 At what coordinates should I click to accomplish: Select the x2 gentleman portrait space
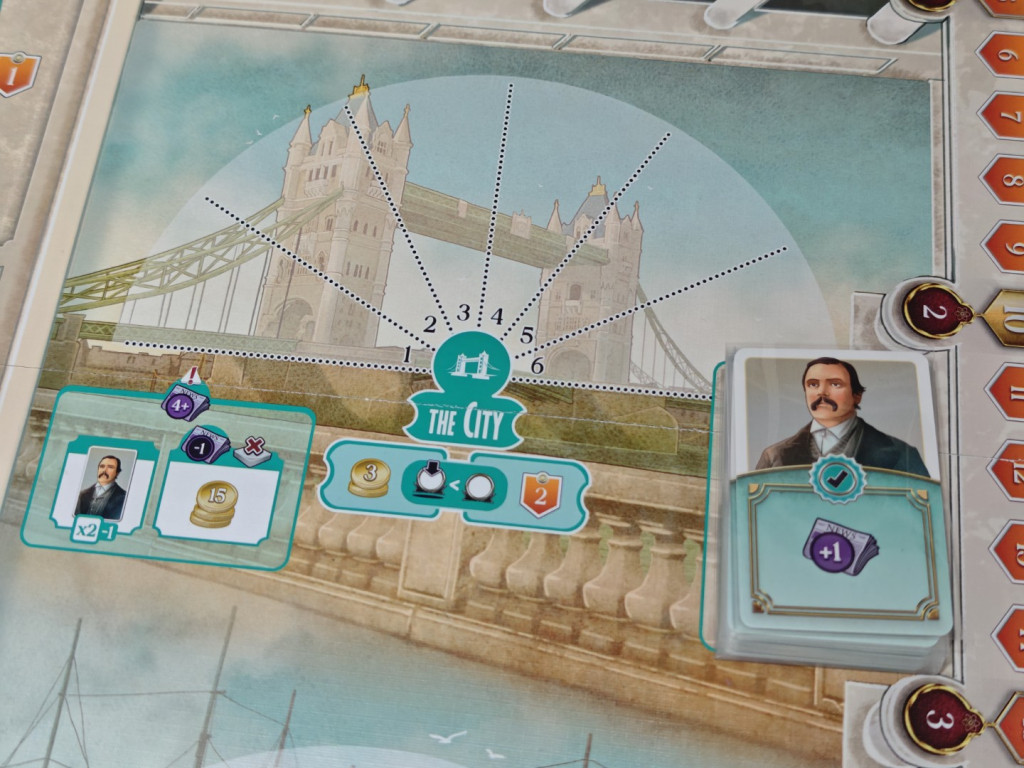pos(104,488)
